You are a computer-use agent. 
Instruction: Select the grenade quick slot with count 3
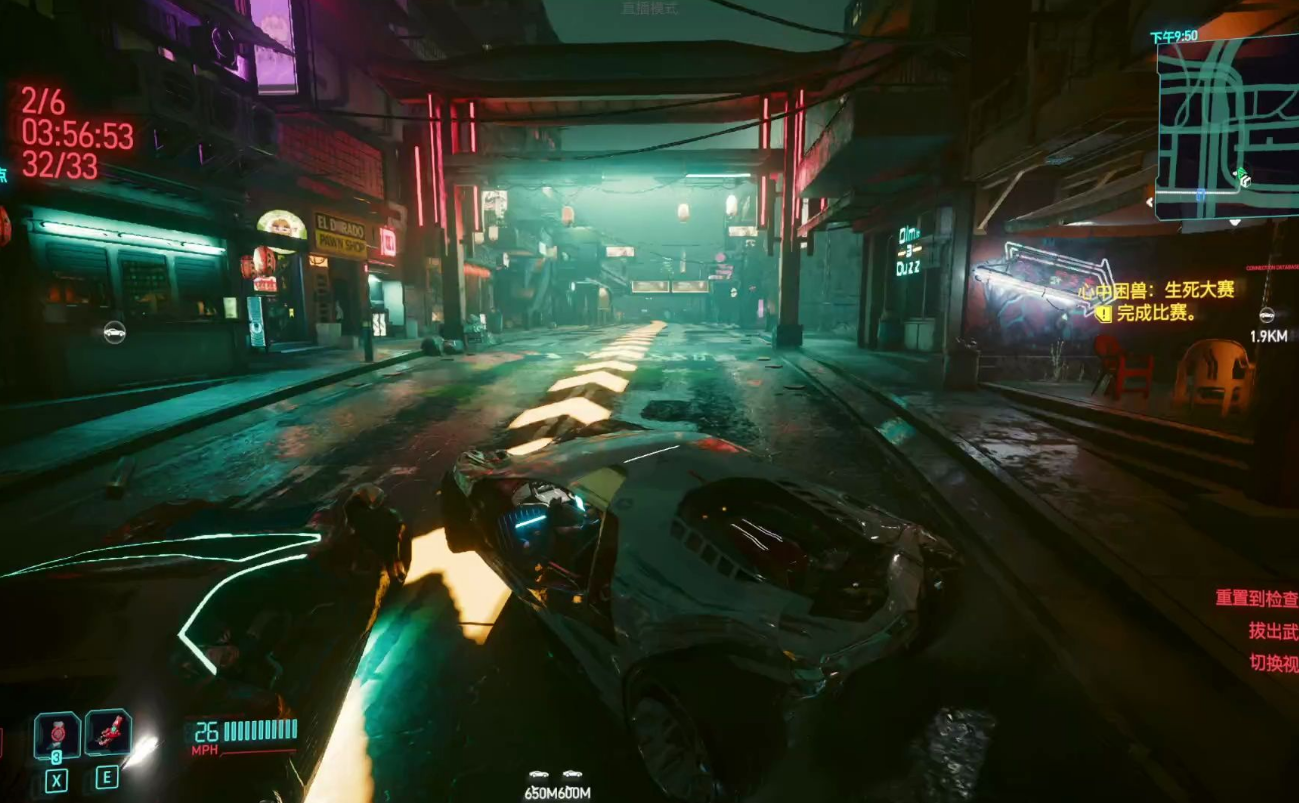(x=57, y=735)
